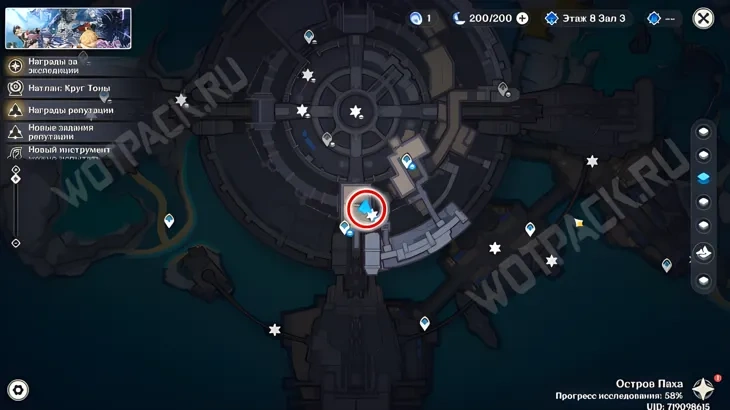Open map settings gear icon

tap(17, 390)
